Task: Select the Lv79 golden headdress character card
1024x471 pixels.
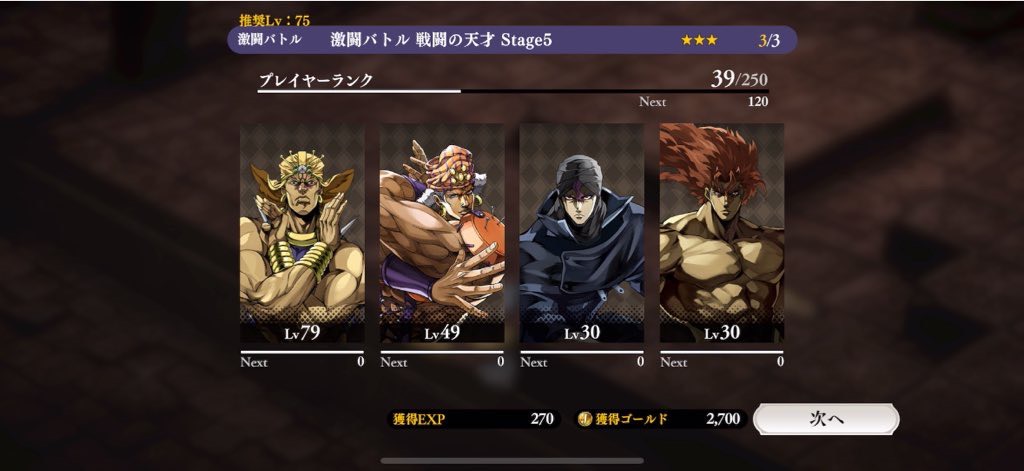Action: (x=302, y=234)
